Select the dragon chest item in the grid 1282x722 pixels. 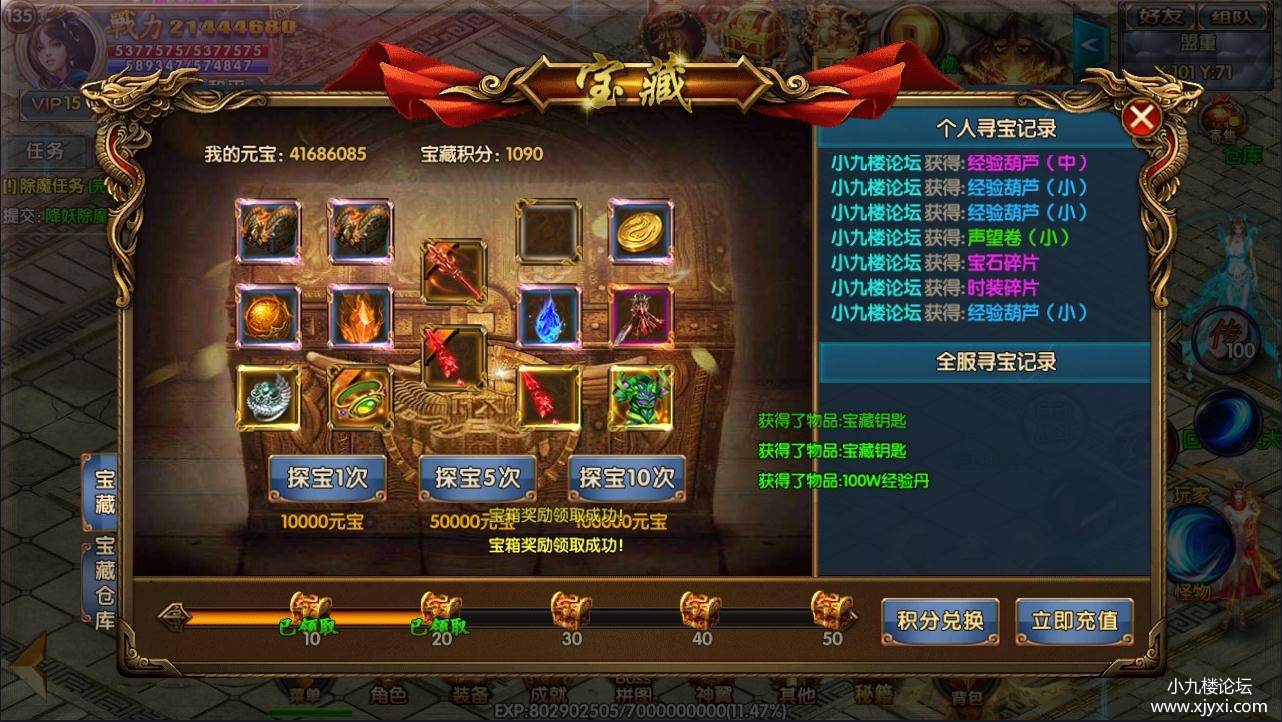coord(268,229)
